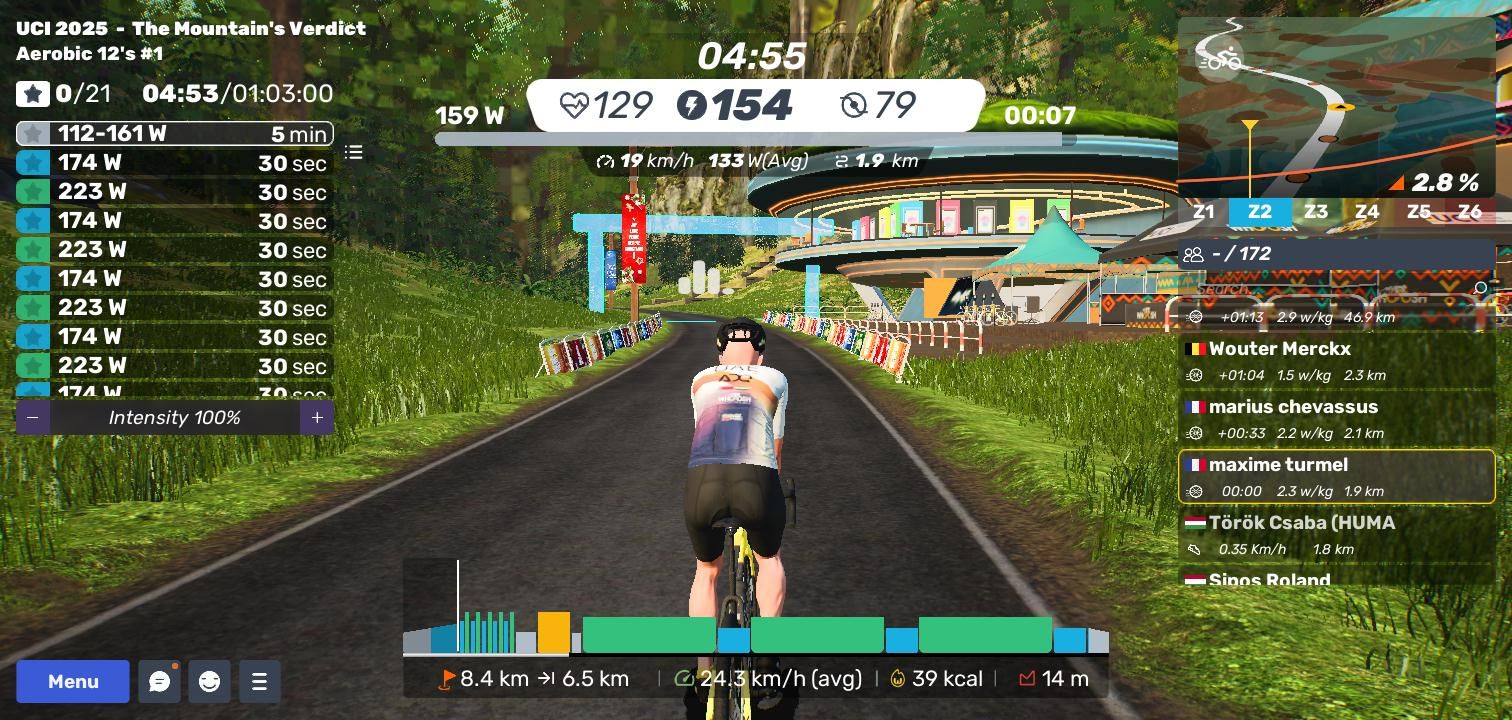This screenshot has height=720, width=1512.
Task: Click the Z2 power zone label
Action: point(1259,212)
